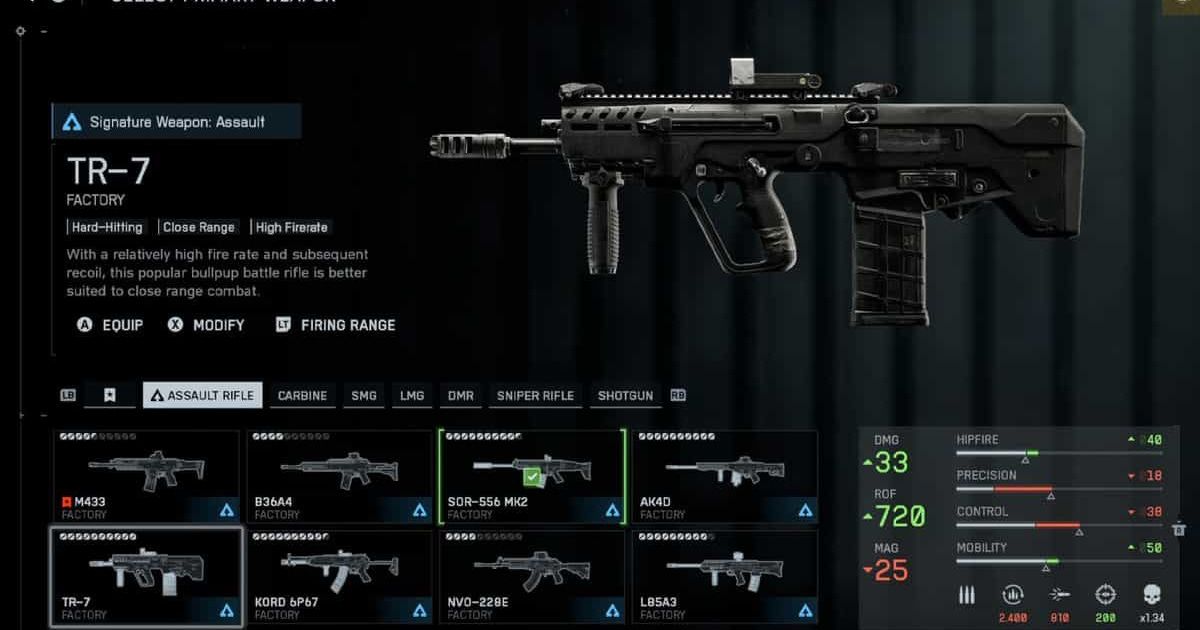Switch to the Carbine tab

tap(302, 395)
